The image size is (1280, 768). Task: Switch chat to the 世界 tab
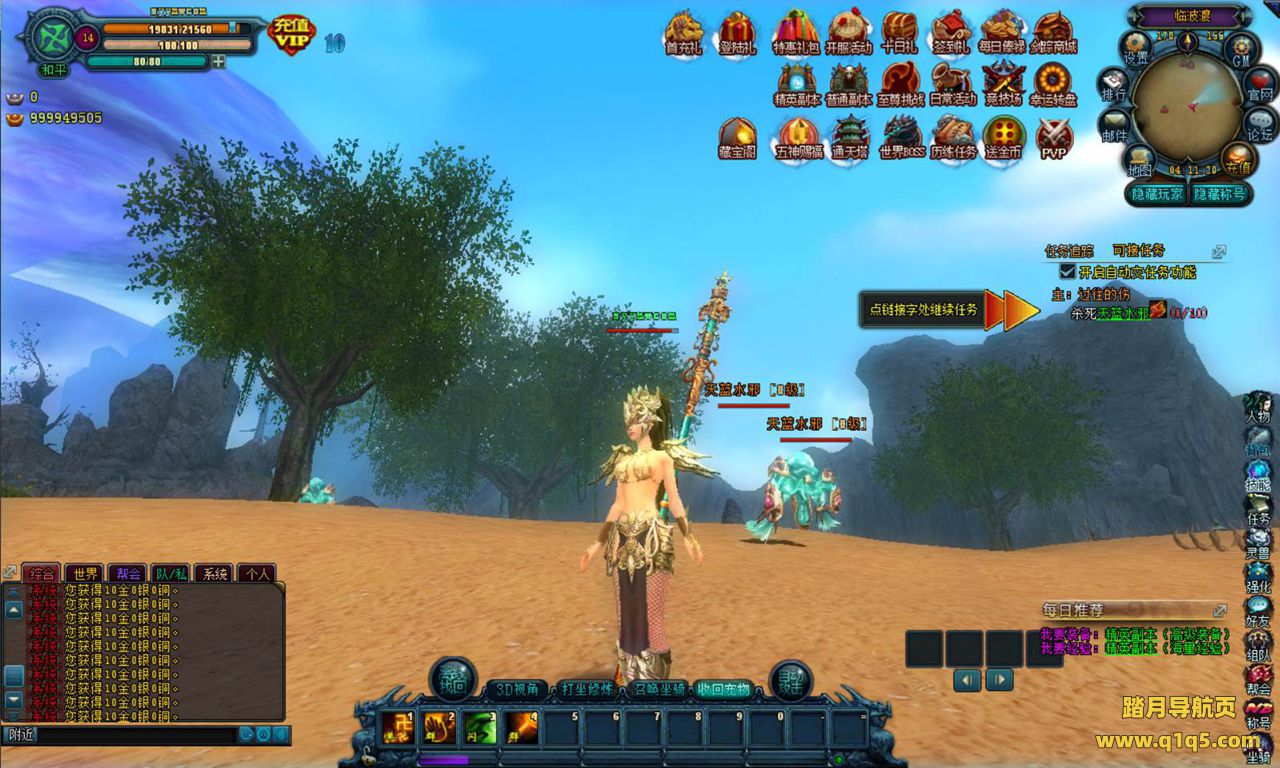[x=83, y=574]
